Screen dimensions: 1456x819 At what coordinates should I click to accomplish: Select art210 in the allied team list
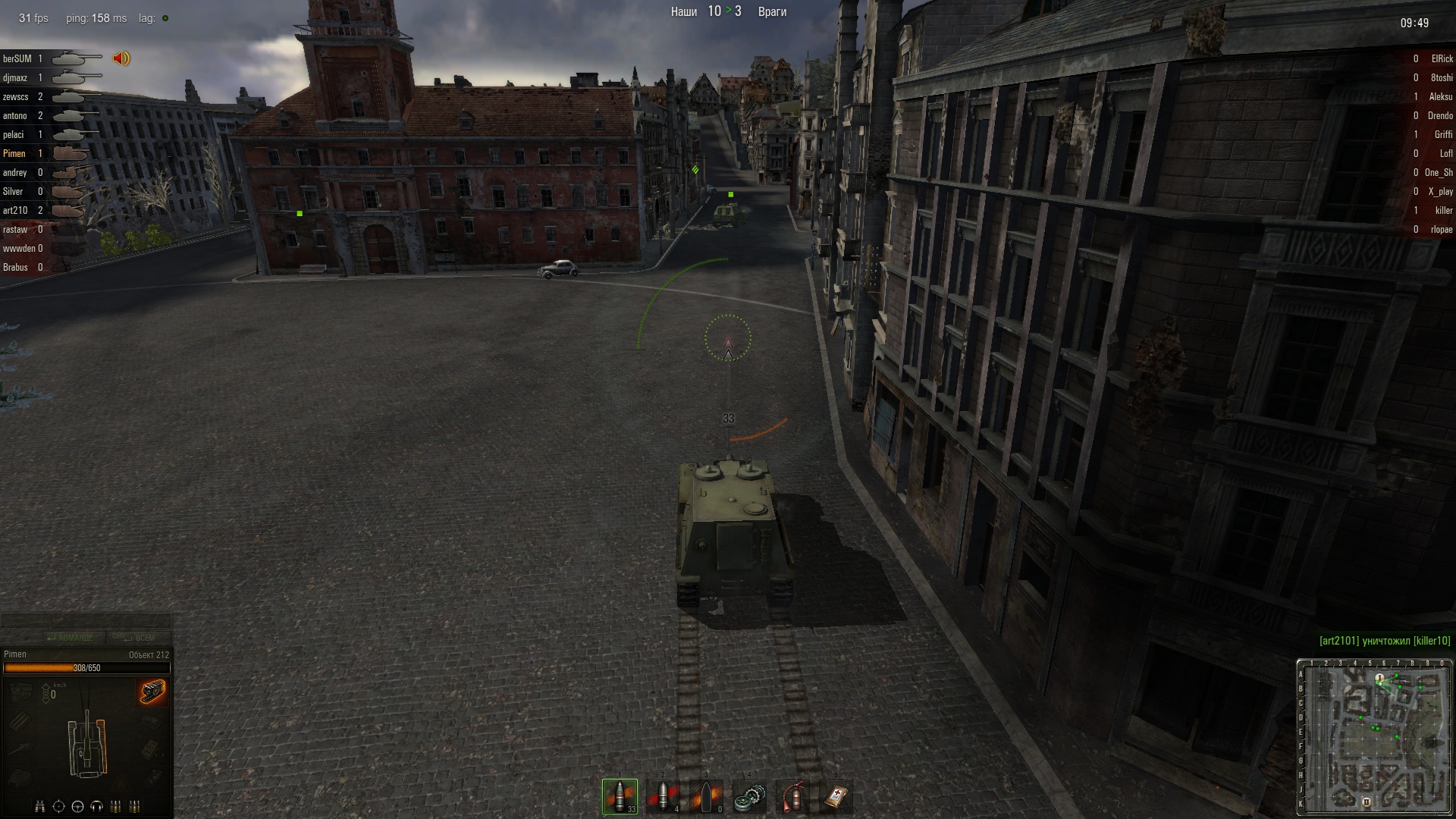pos(15,210)
